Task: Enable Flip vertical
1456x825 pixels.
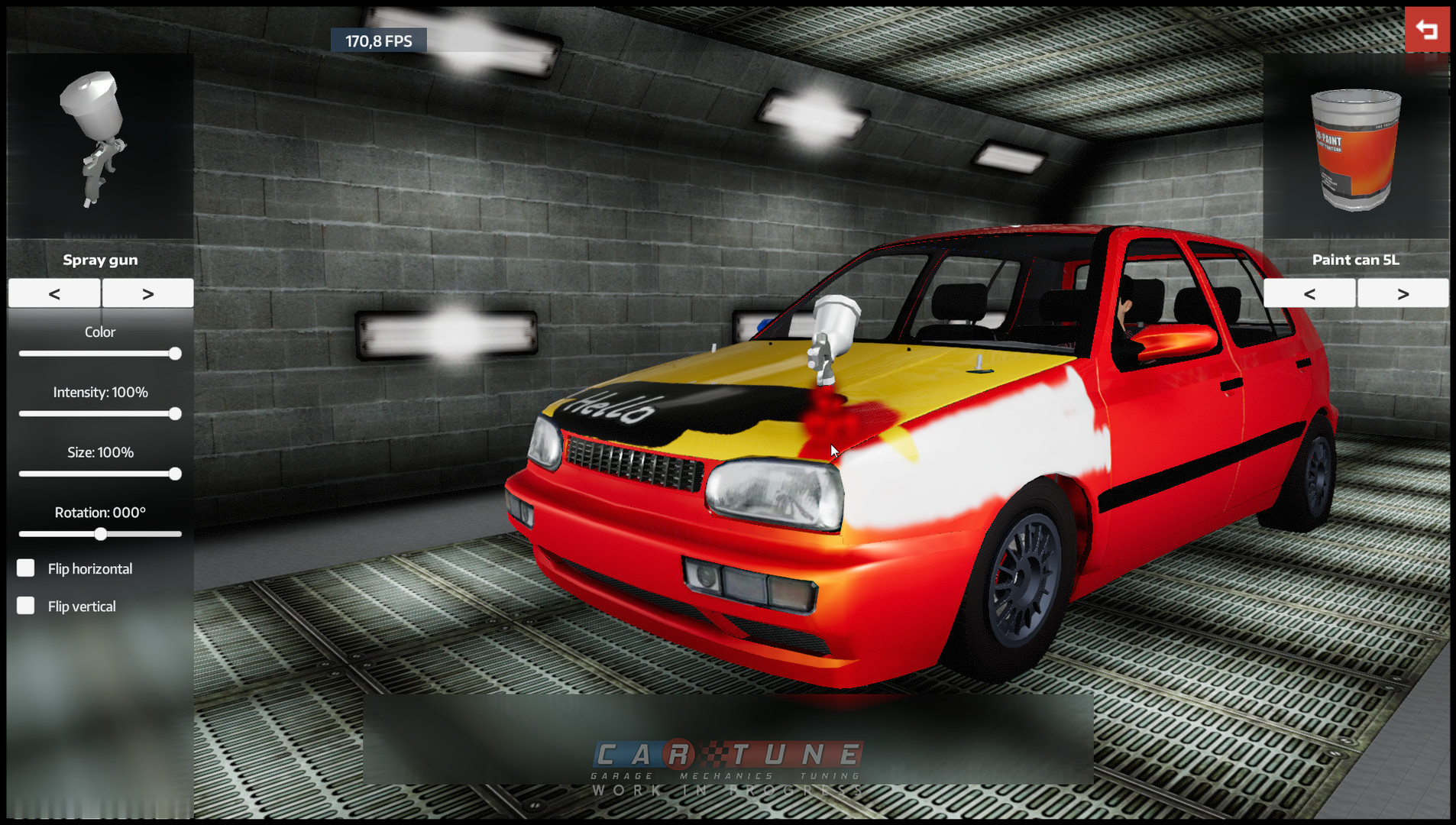Action: pos(25,605)
